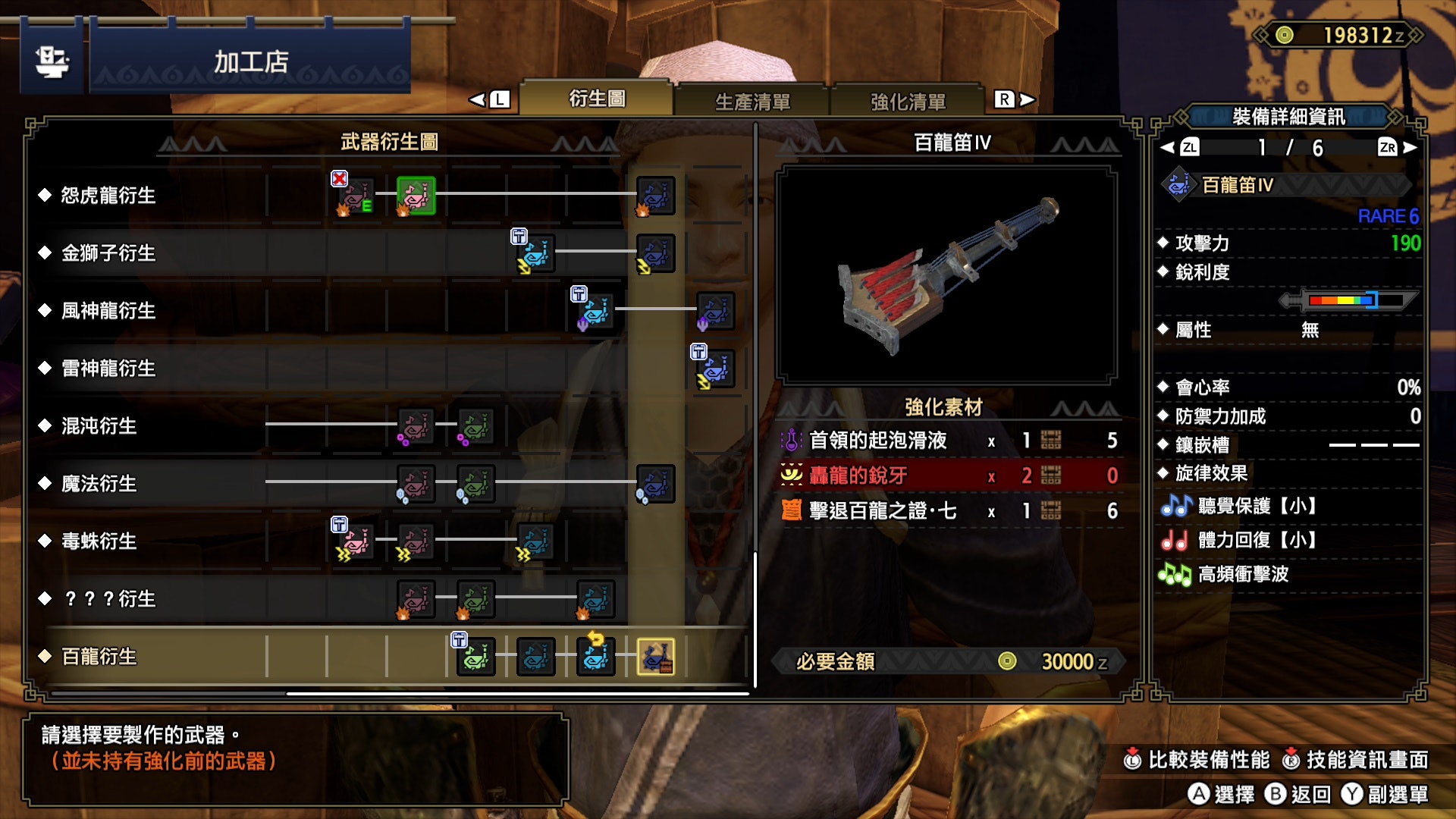Select the 怨虎龍衍生 tree row

pos(108,196)
